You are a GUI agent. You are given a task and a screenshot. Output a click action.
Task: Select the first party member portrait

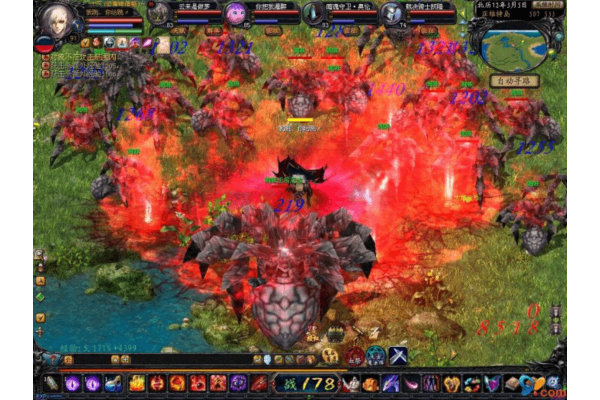pyautogui.click(x=161, y=13)
